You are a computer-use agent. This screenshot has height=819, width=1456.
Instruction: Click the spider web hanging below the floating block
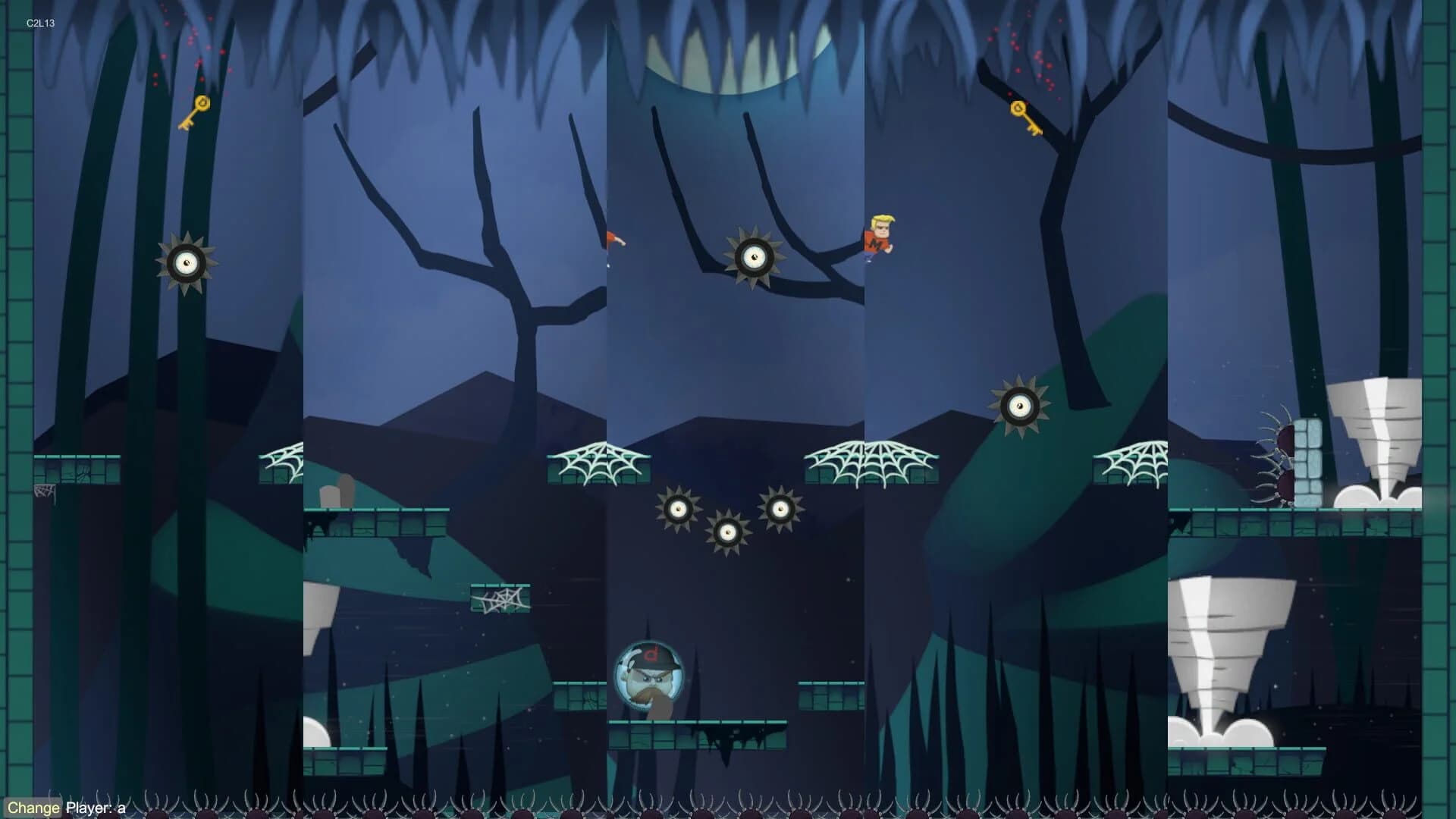(500, 599)
